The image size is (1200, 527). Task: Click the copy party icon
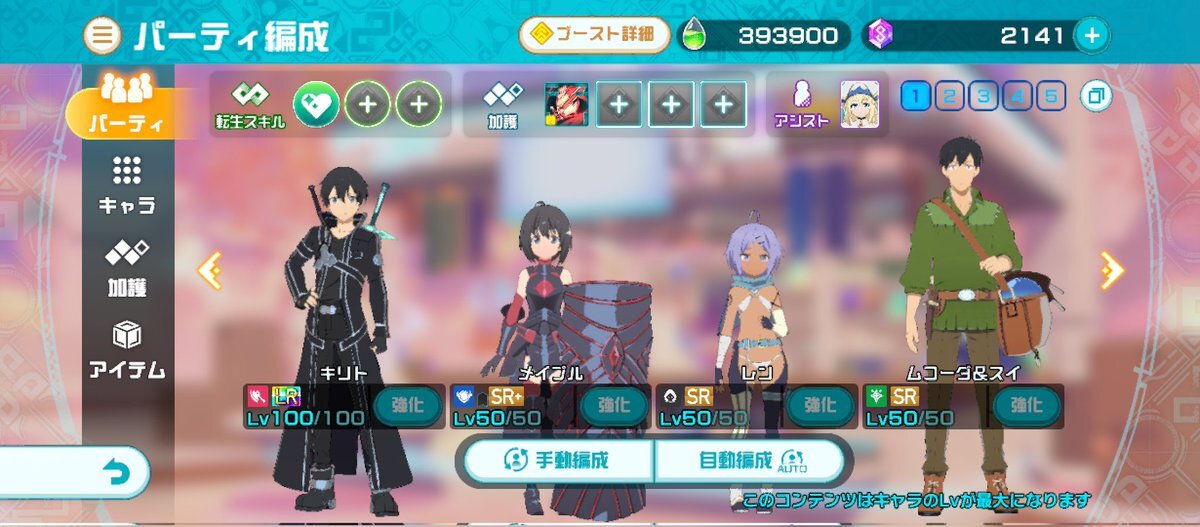click(x=1096, y=97)
